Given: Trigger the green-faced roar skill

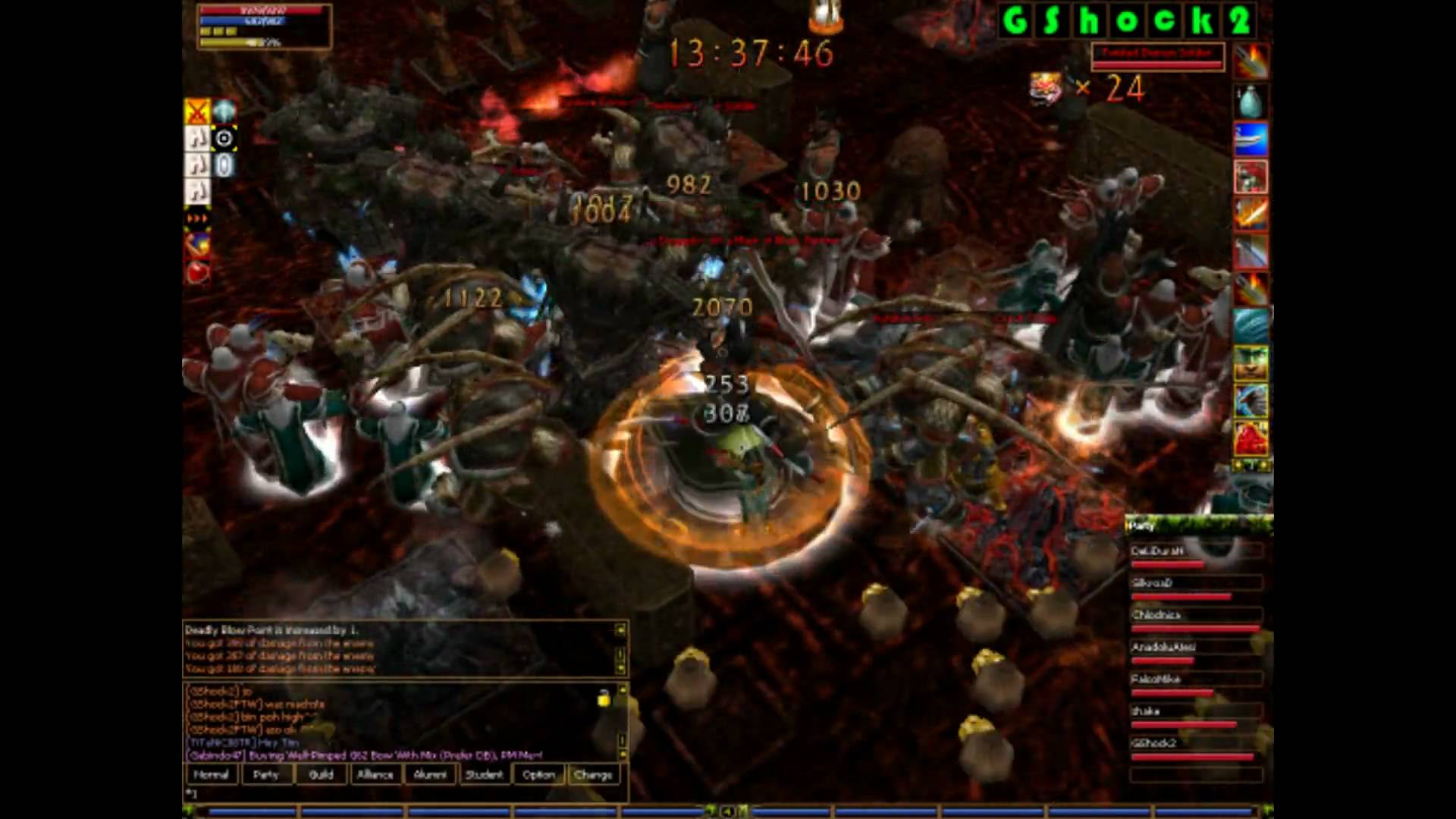Looking at the screenshot, I should (1250, 362).
